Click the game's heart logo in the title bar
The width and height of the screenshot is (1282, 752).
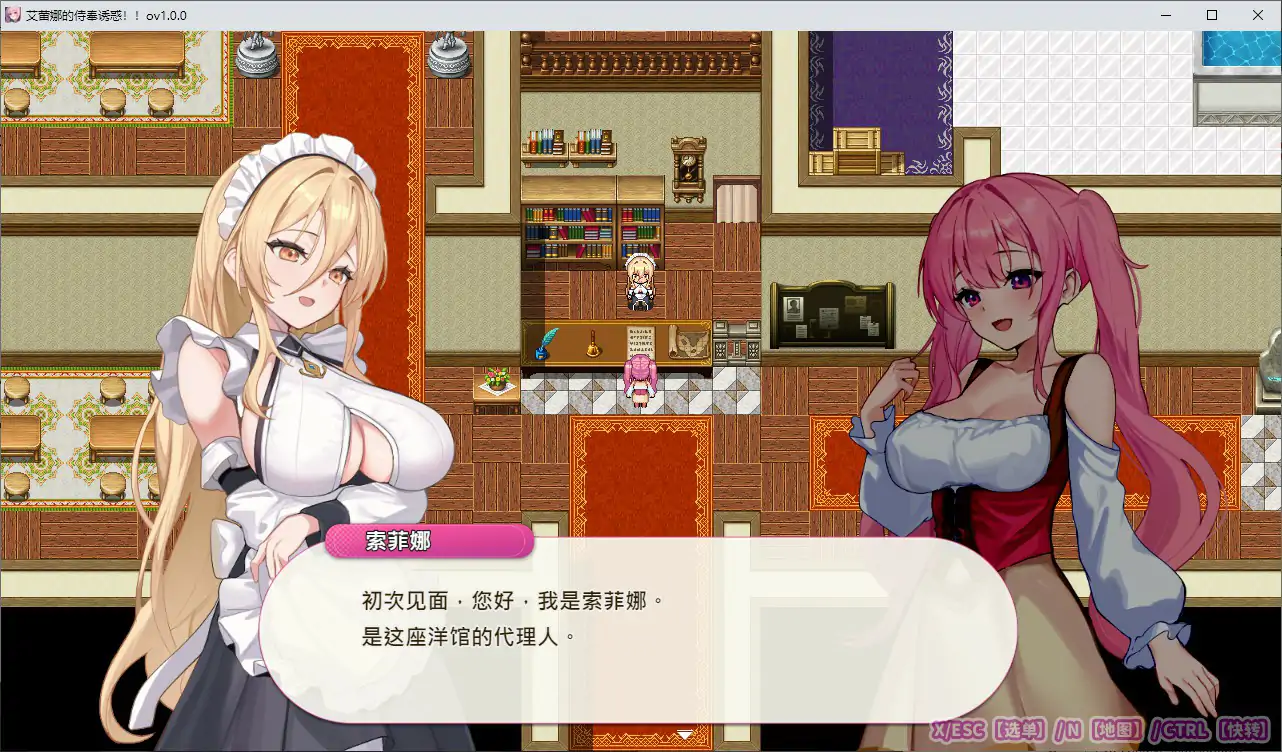click(x=12, y=15)
